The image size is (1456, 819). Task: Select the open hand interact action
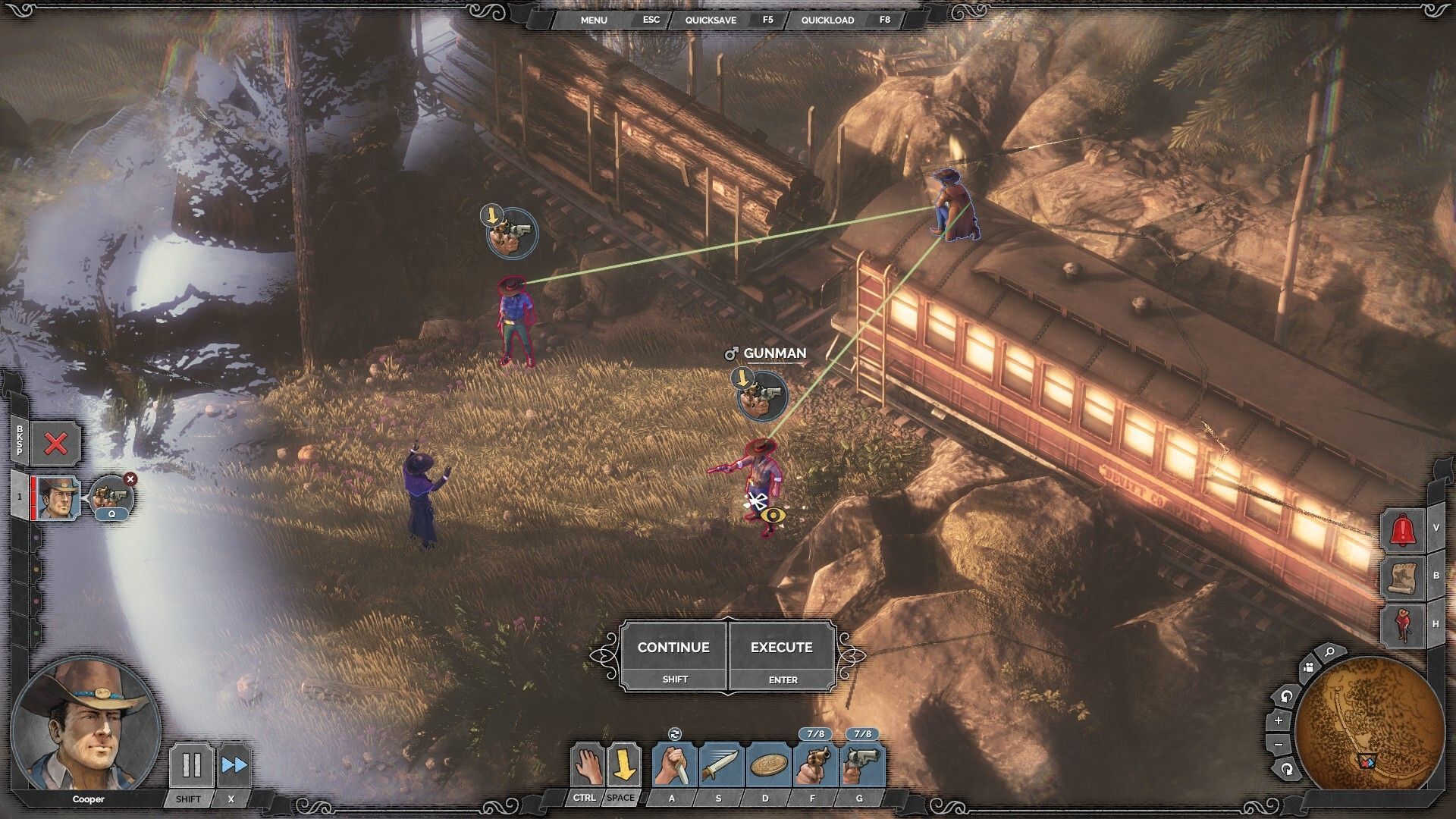pyautogui.click(x=587, y=765)
